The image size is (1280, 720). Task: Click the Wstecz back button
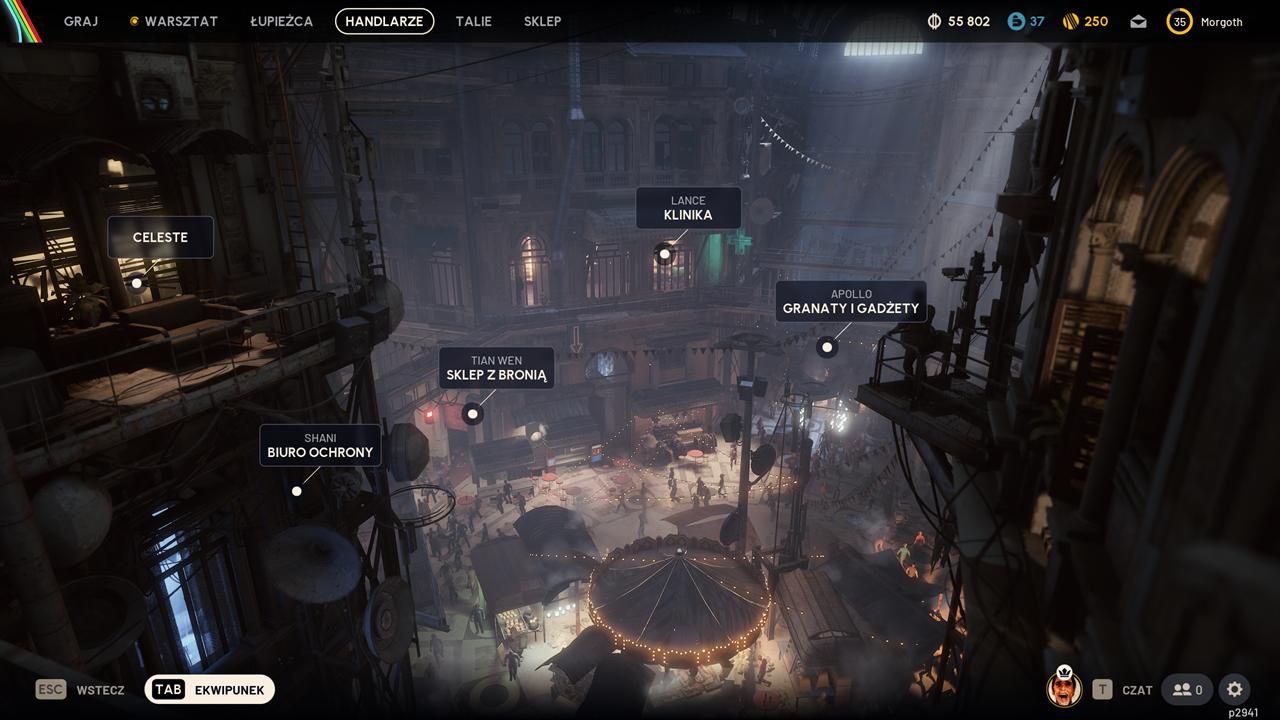point(81,690)
